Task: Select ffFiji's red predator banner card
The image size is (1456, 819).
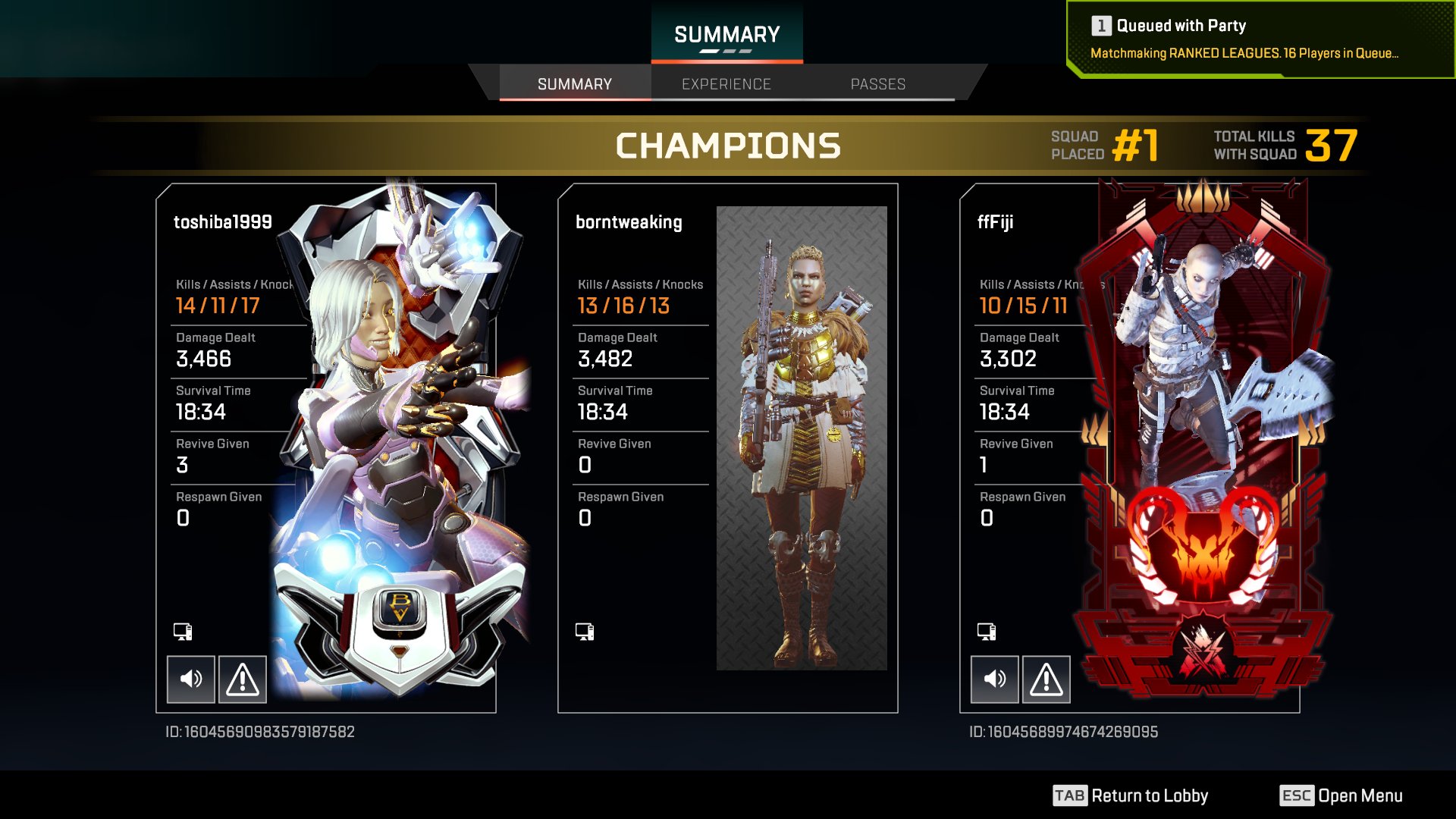Action: click(x=1202, y=440)
